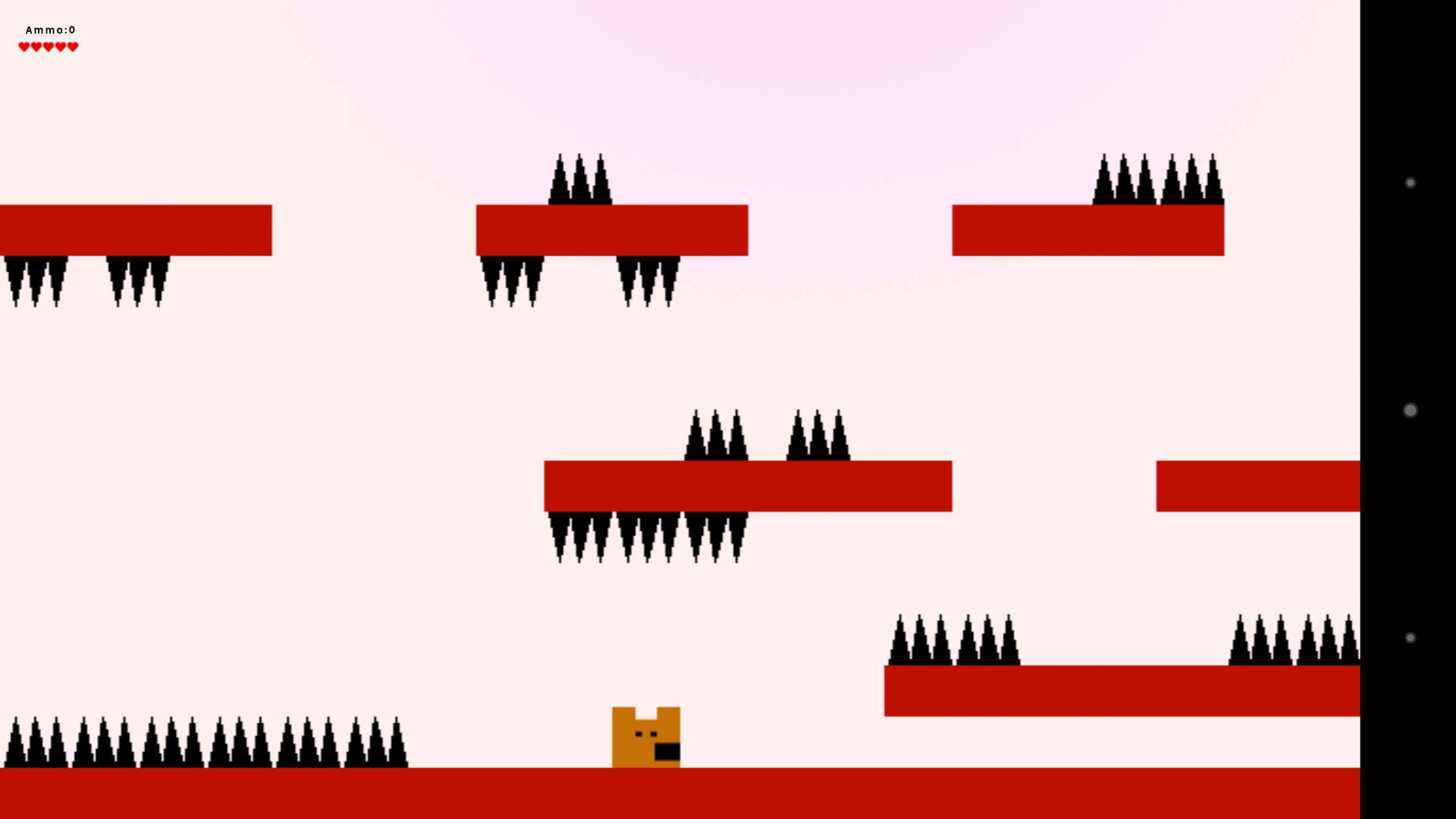Screen dimensions: 1456x819
Task: Click the fourth heart icon
Action: [x=60, y=46]
